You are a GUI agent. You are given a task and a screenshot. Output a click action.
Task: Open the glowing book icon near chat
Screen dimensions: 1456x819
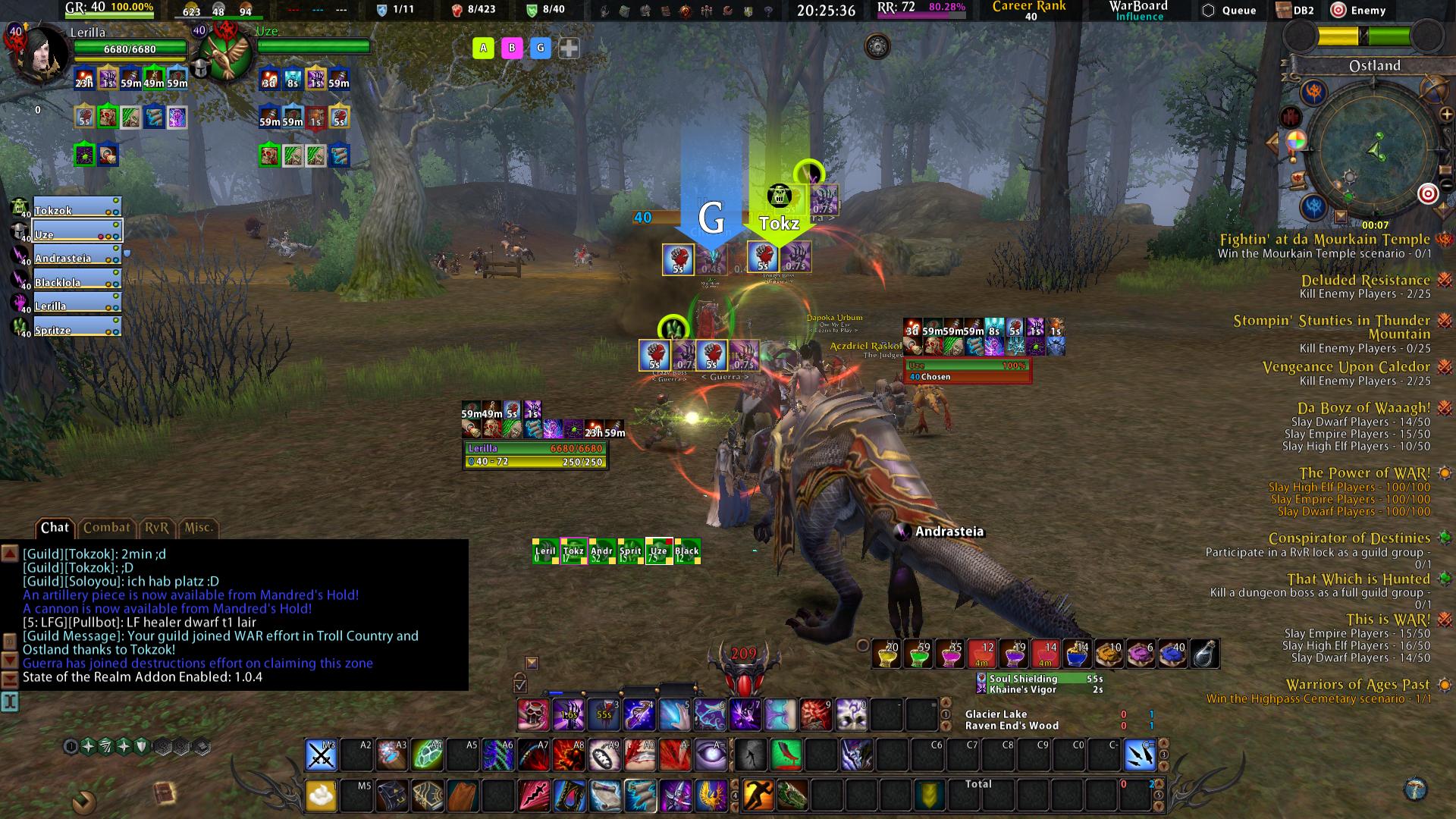point(164,794)
